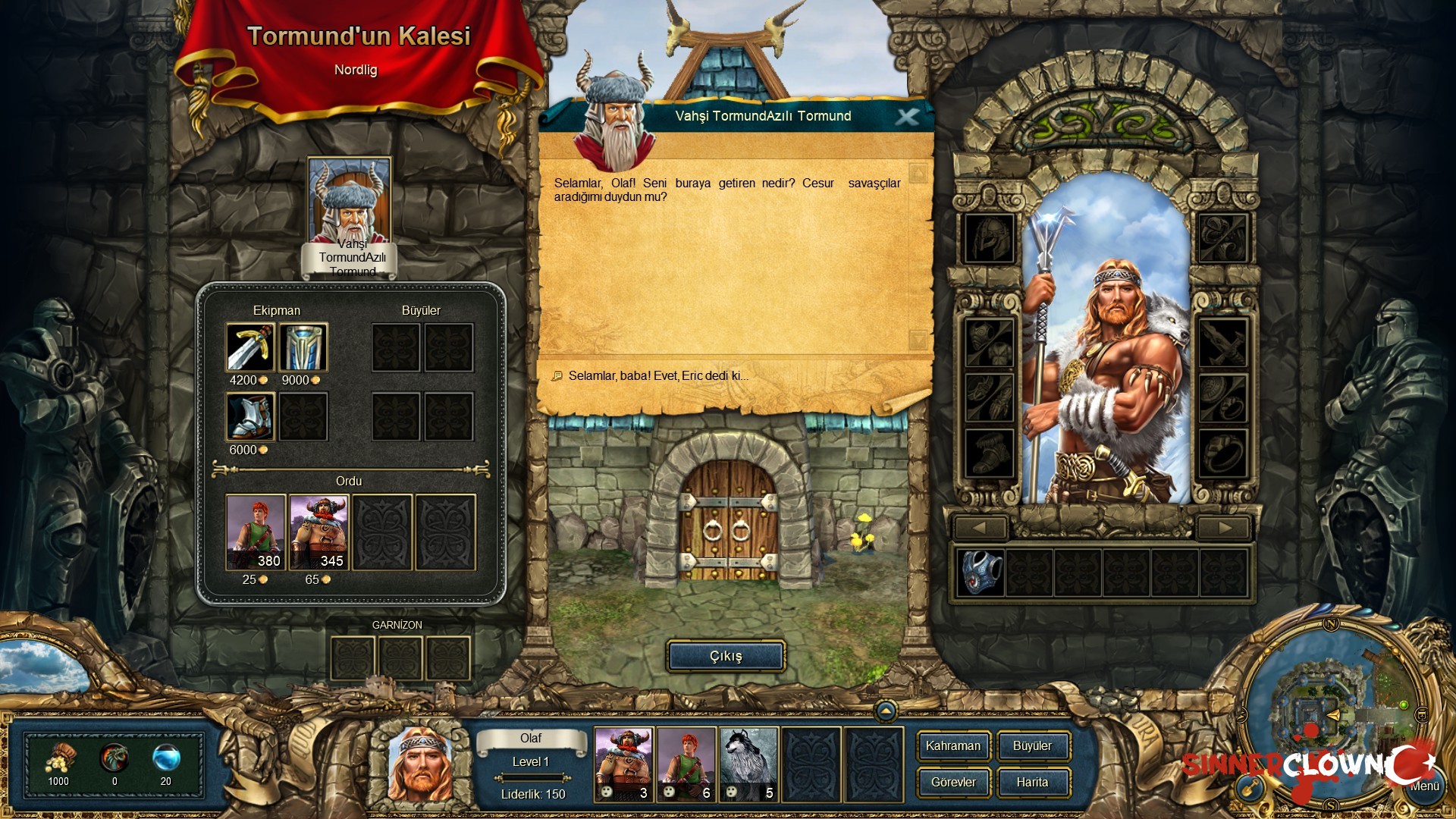This screenshot has width=1456, height=819.
Task: Select the armored boots priced 6000
Action: click(250, 416)
